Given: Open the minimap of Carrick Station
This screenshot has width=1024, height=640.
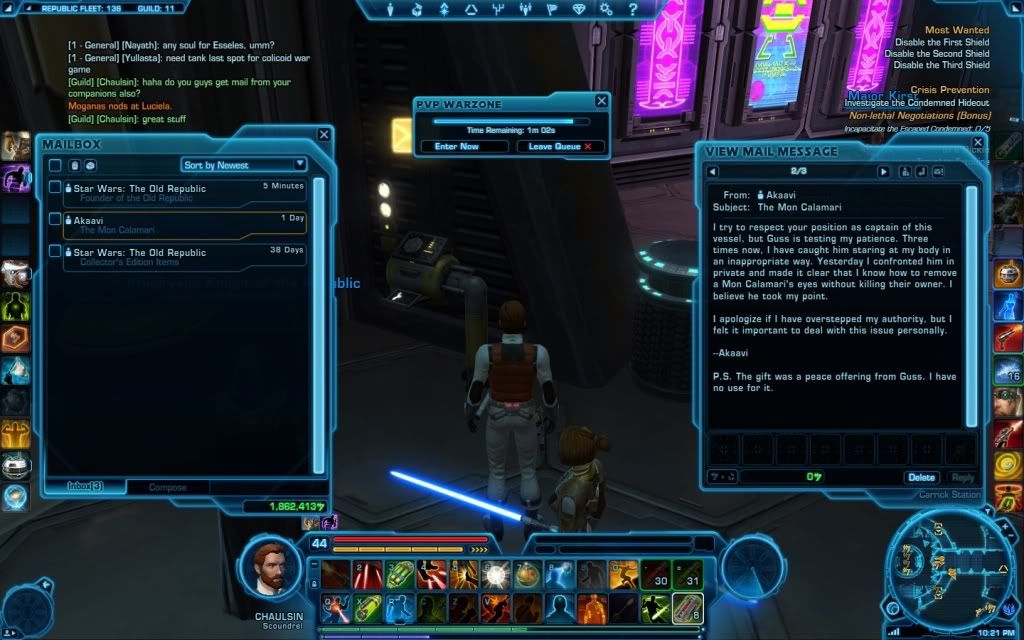Looking at the screenshot, I should (943, 565).
